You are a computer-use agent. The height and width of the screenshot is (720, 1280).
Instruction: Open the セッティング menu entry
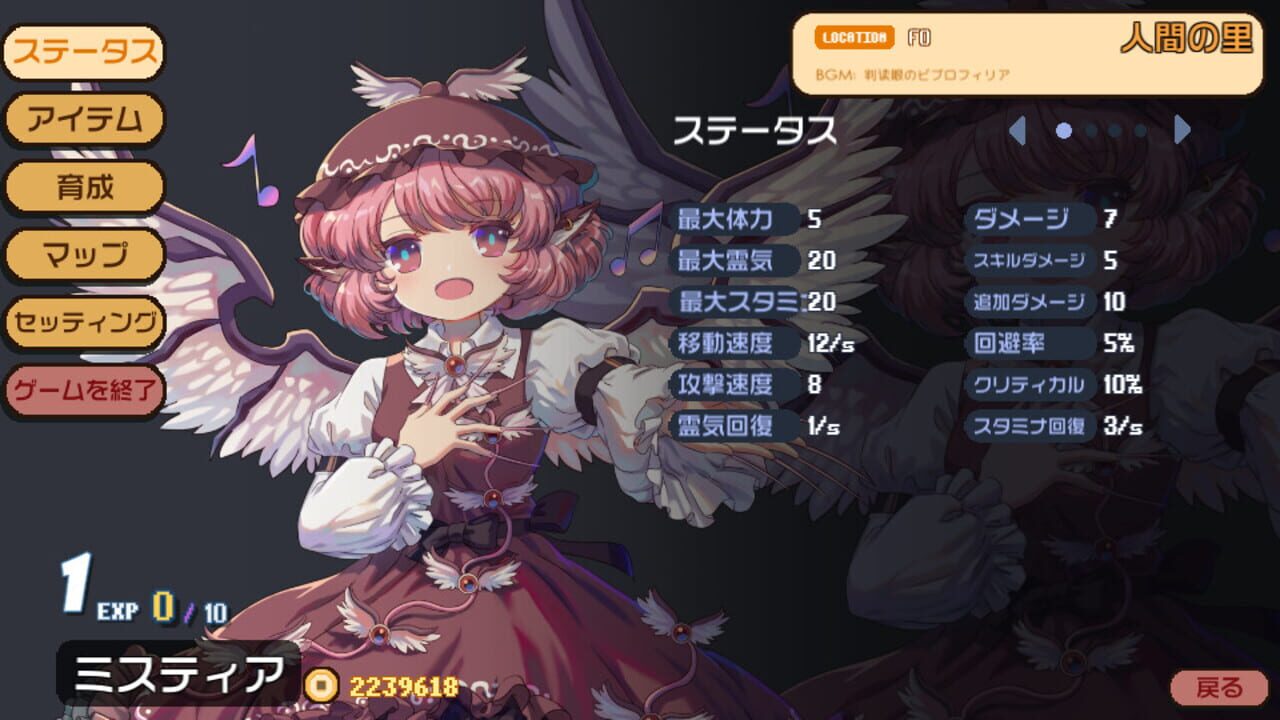pos(83,324)
